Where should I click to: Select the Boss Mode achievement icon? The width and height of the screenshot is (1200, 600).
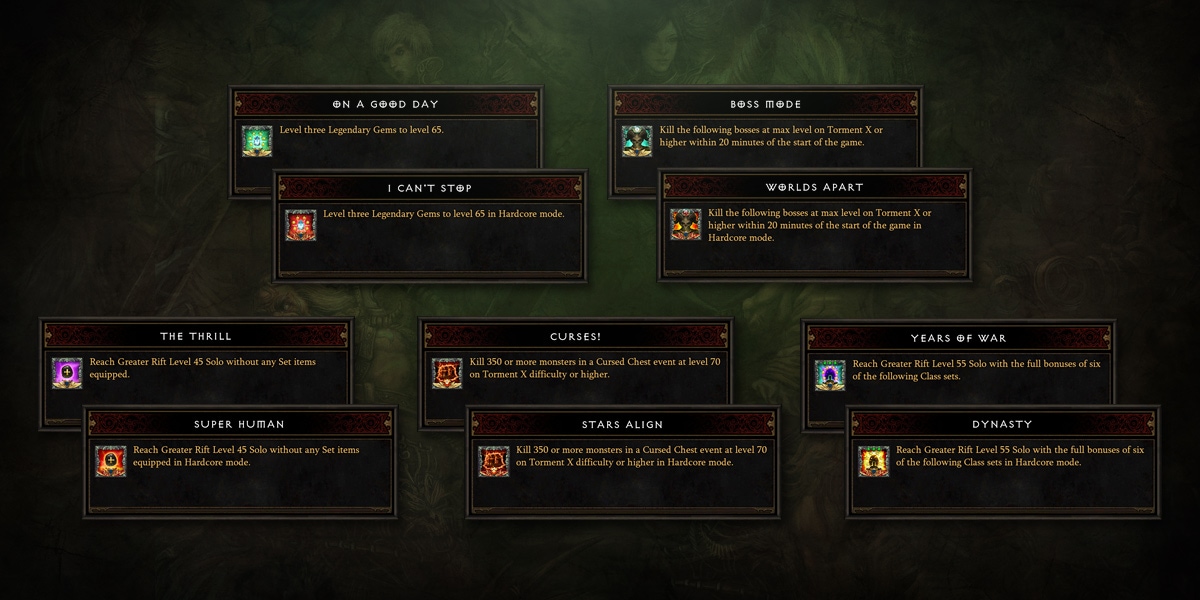[637, 141]
